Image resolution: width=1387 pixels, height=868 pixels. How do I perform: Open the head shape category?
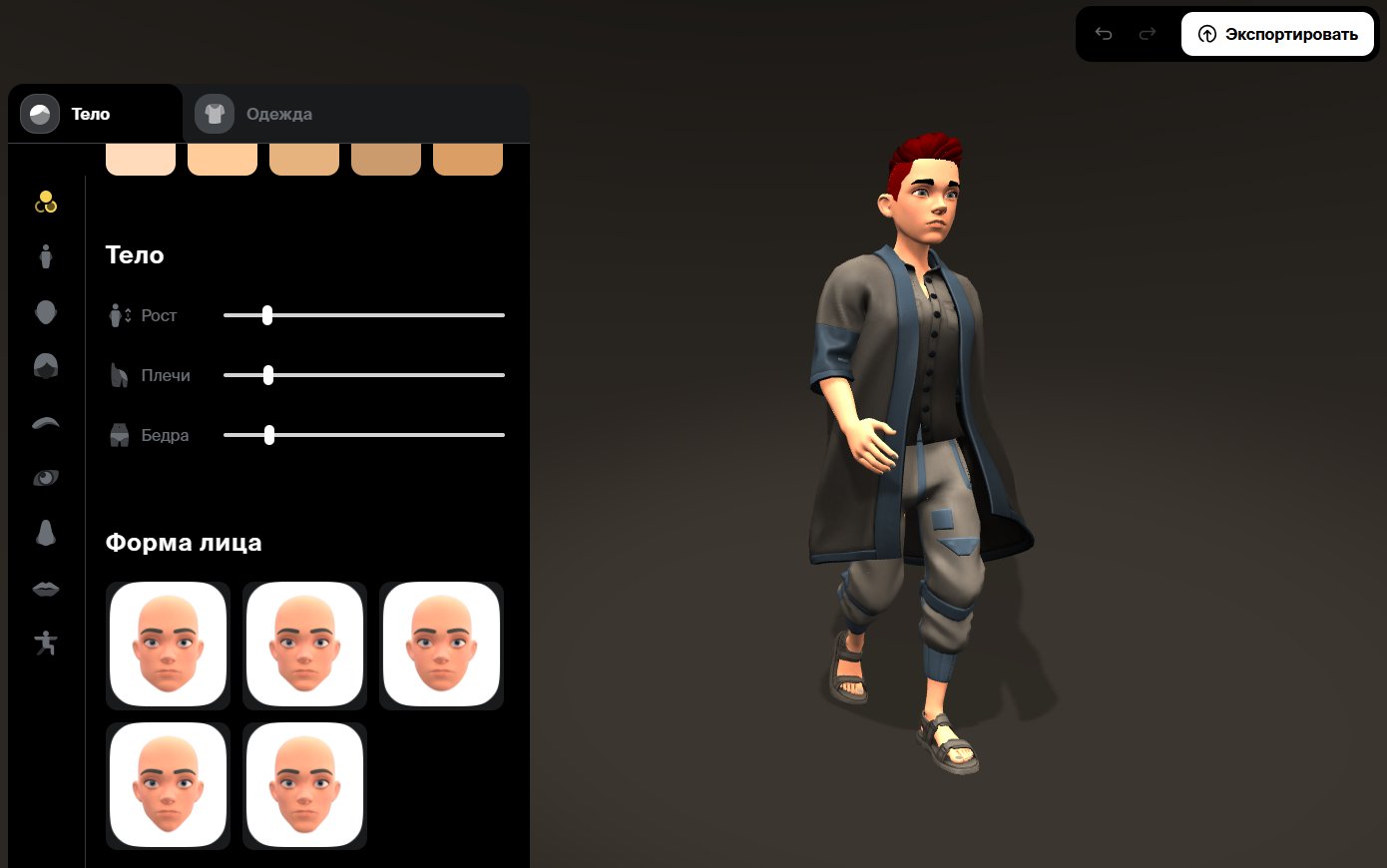pyautogui.click(x=46, y=312)
